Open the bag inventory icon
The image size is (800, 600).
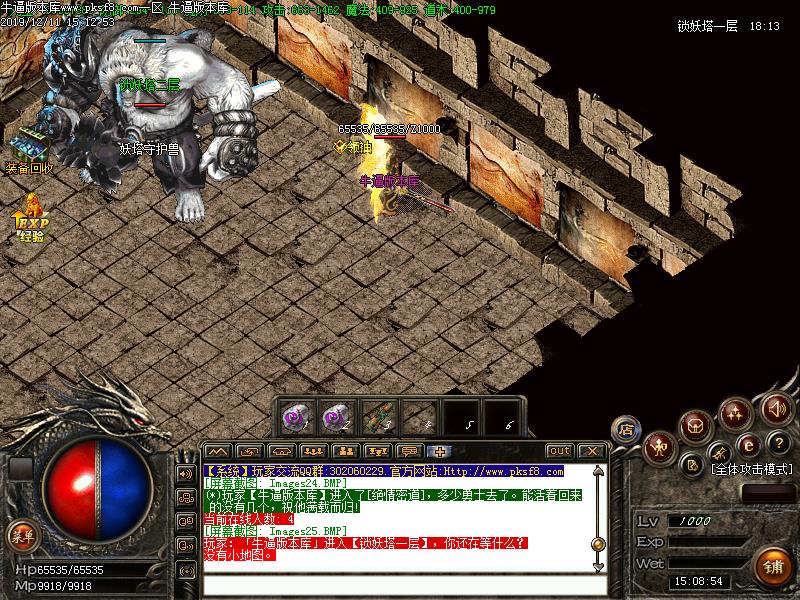click(x=695, y=426)
